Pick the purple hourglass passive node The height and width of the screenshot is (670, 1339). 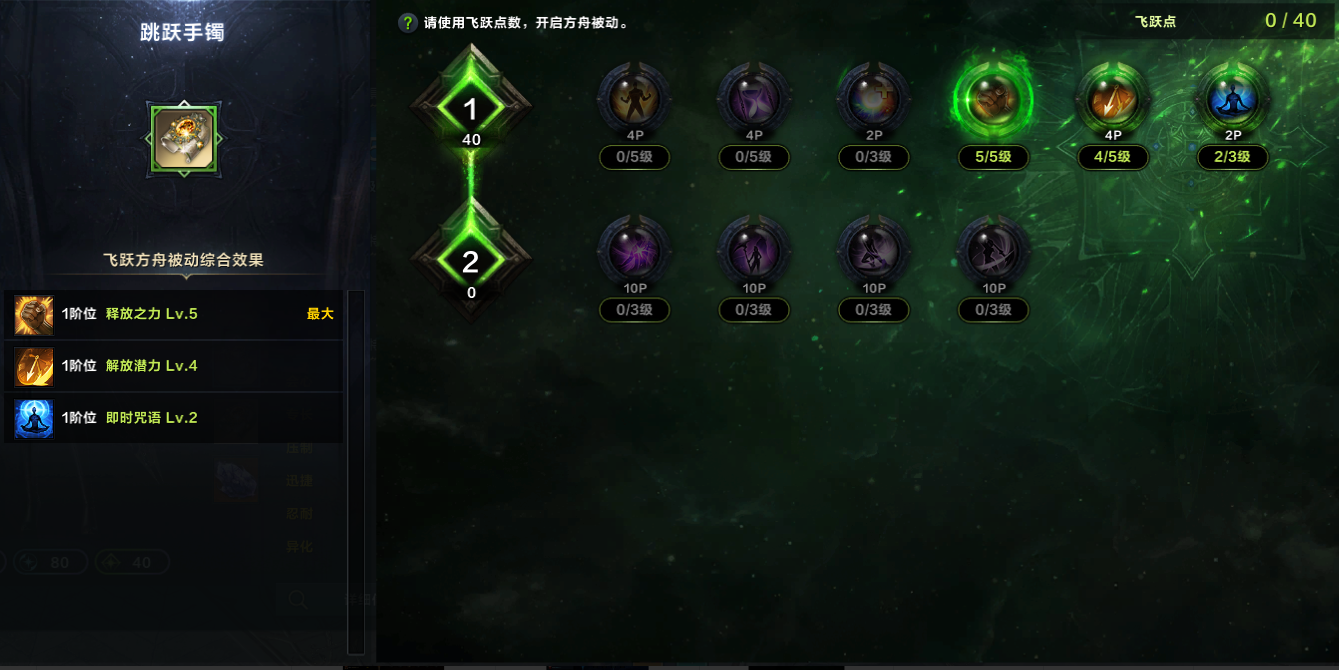[753, 99]
